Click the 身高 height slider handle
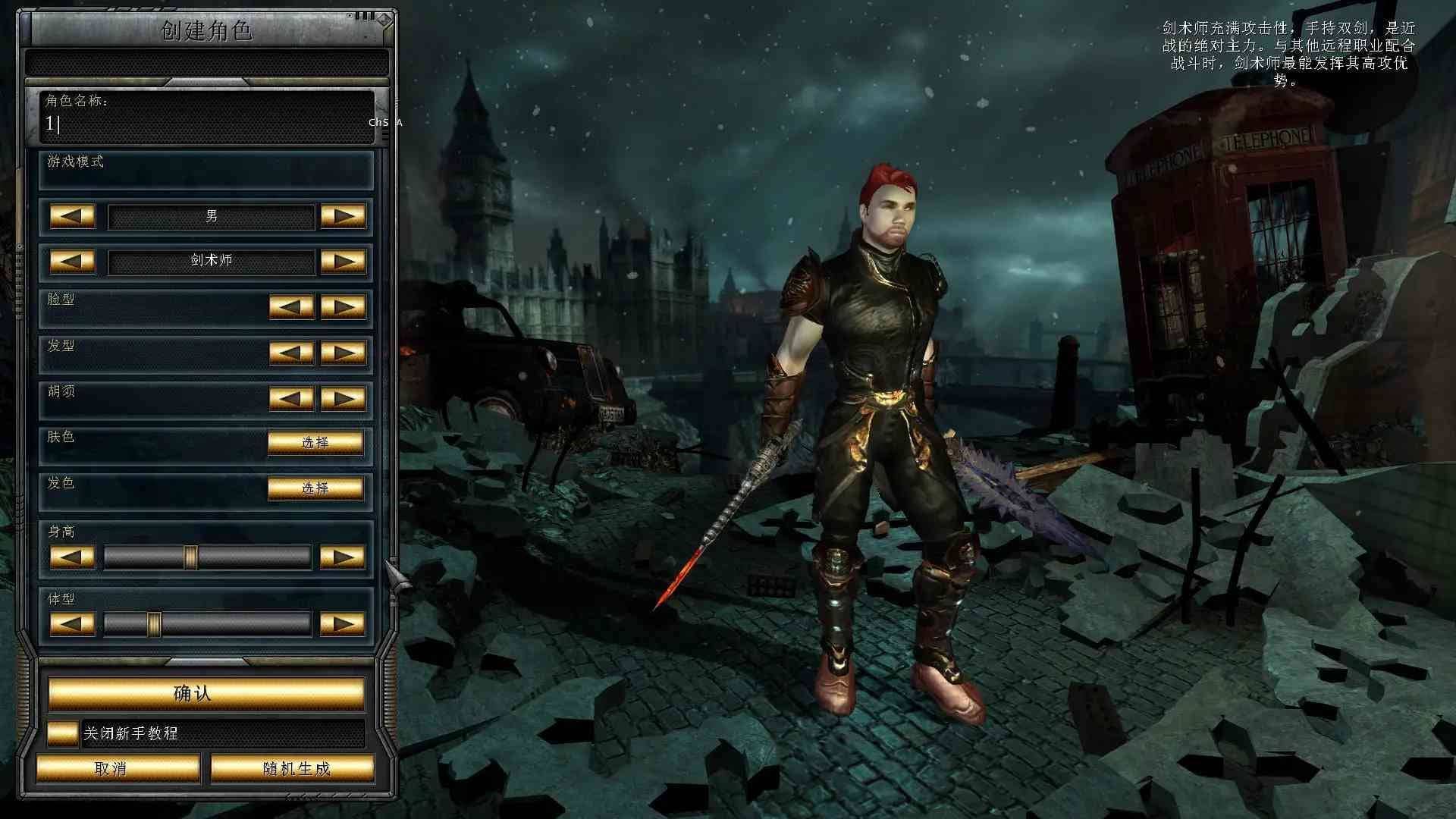1456x819 pixels. (191, 557)
